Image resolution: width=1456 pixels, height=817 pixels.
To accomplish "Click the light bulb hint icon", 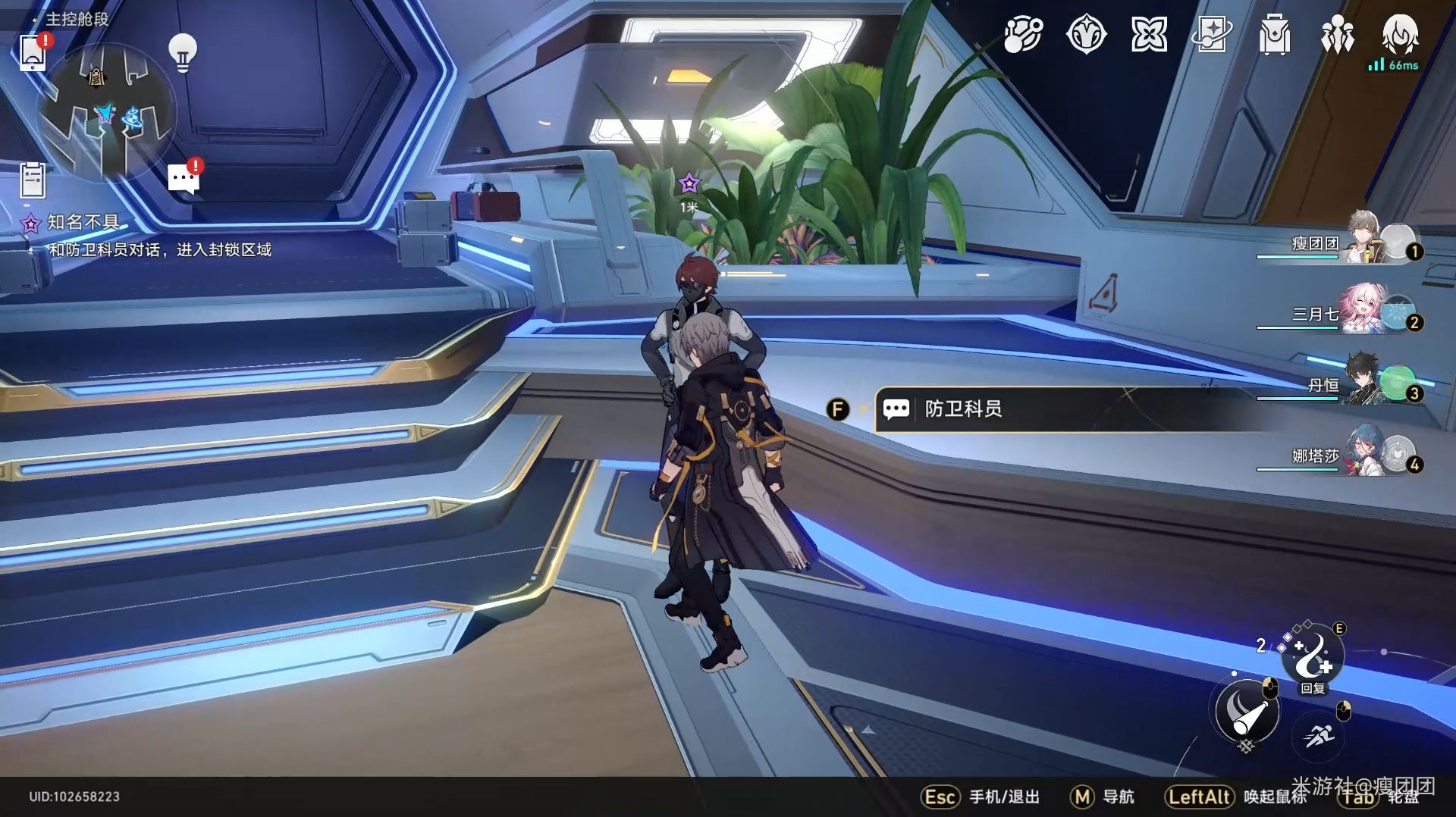I will [x=182, y=53].
